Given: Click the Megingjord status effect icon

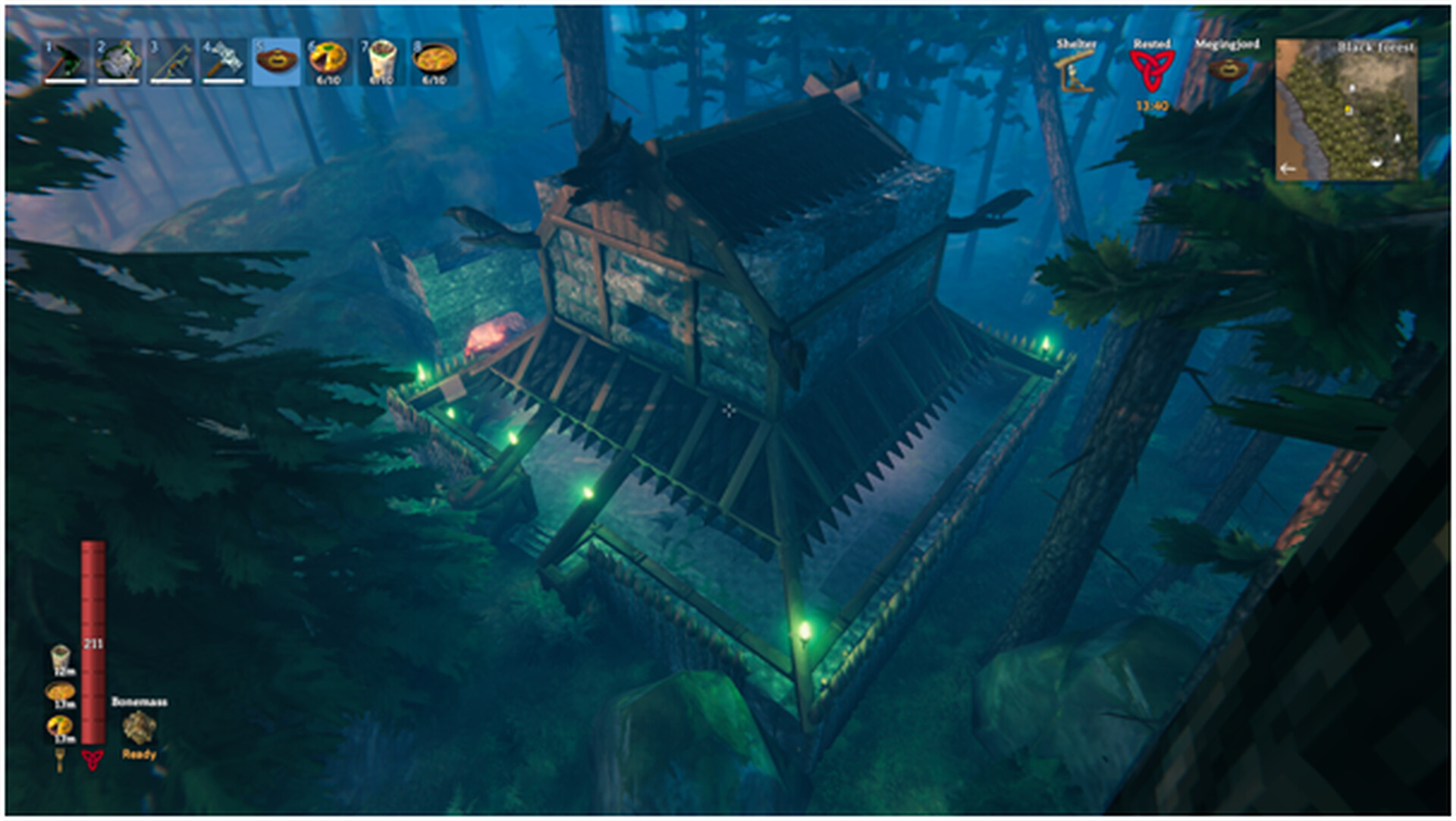Looking at the screenshot, I should click(x=1228, y=70).
